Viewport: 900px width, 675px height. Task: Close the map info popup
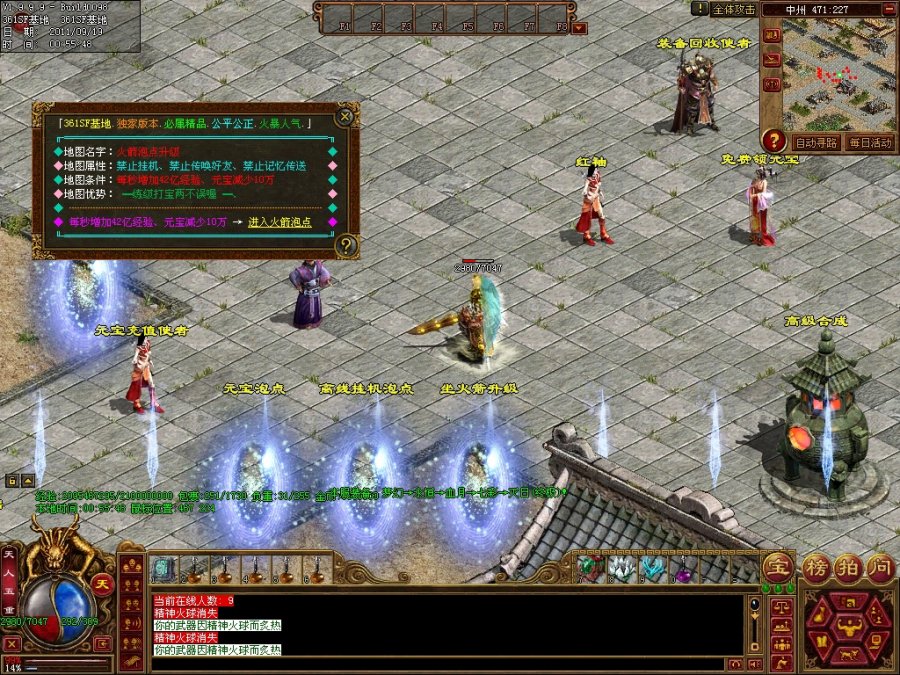click(345, 116)
